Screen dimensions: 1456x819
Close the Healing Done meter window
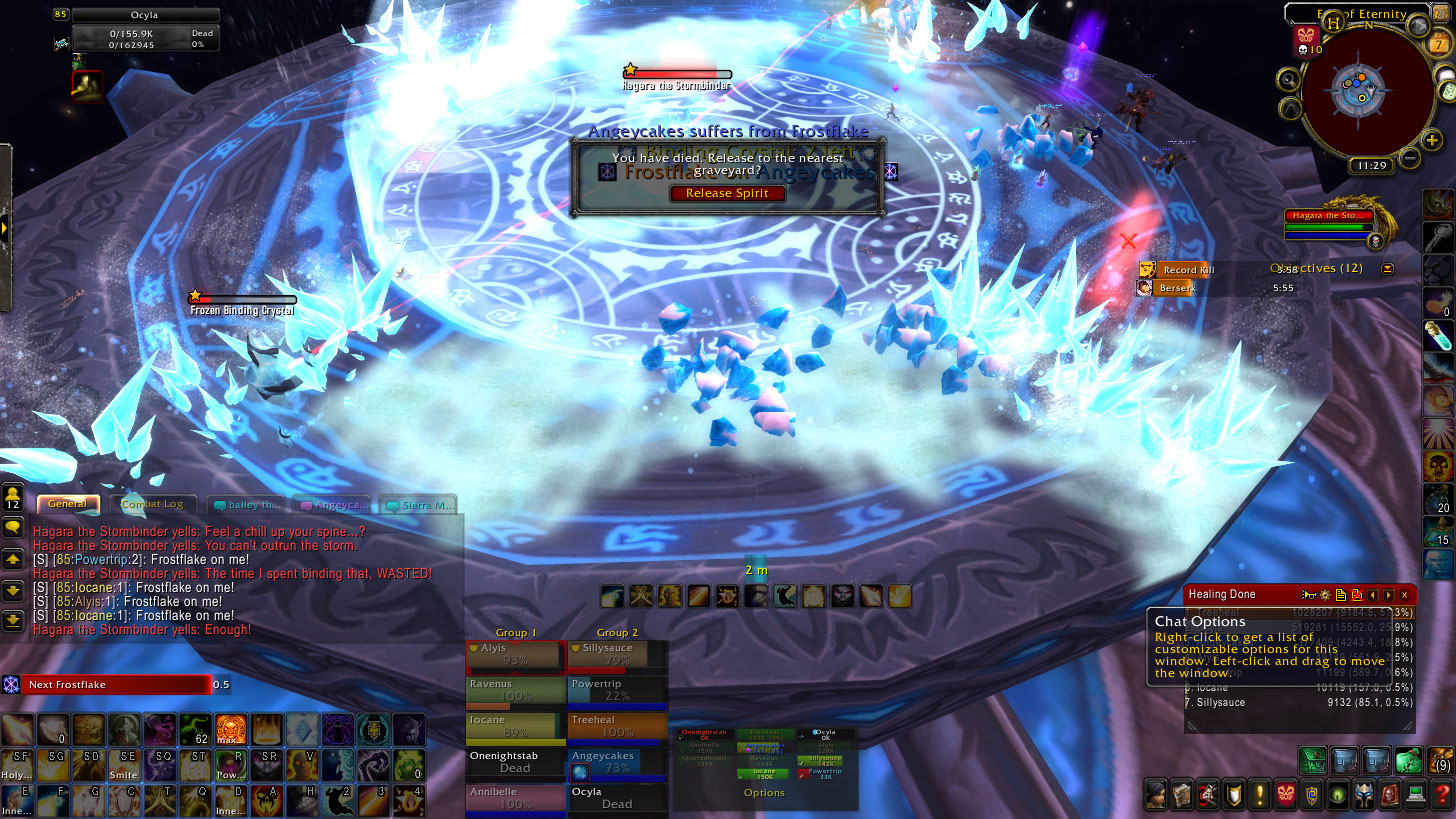1404,595
